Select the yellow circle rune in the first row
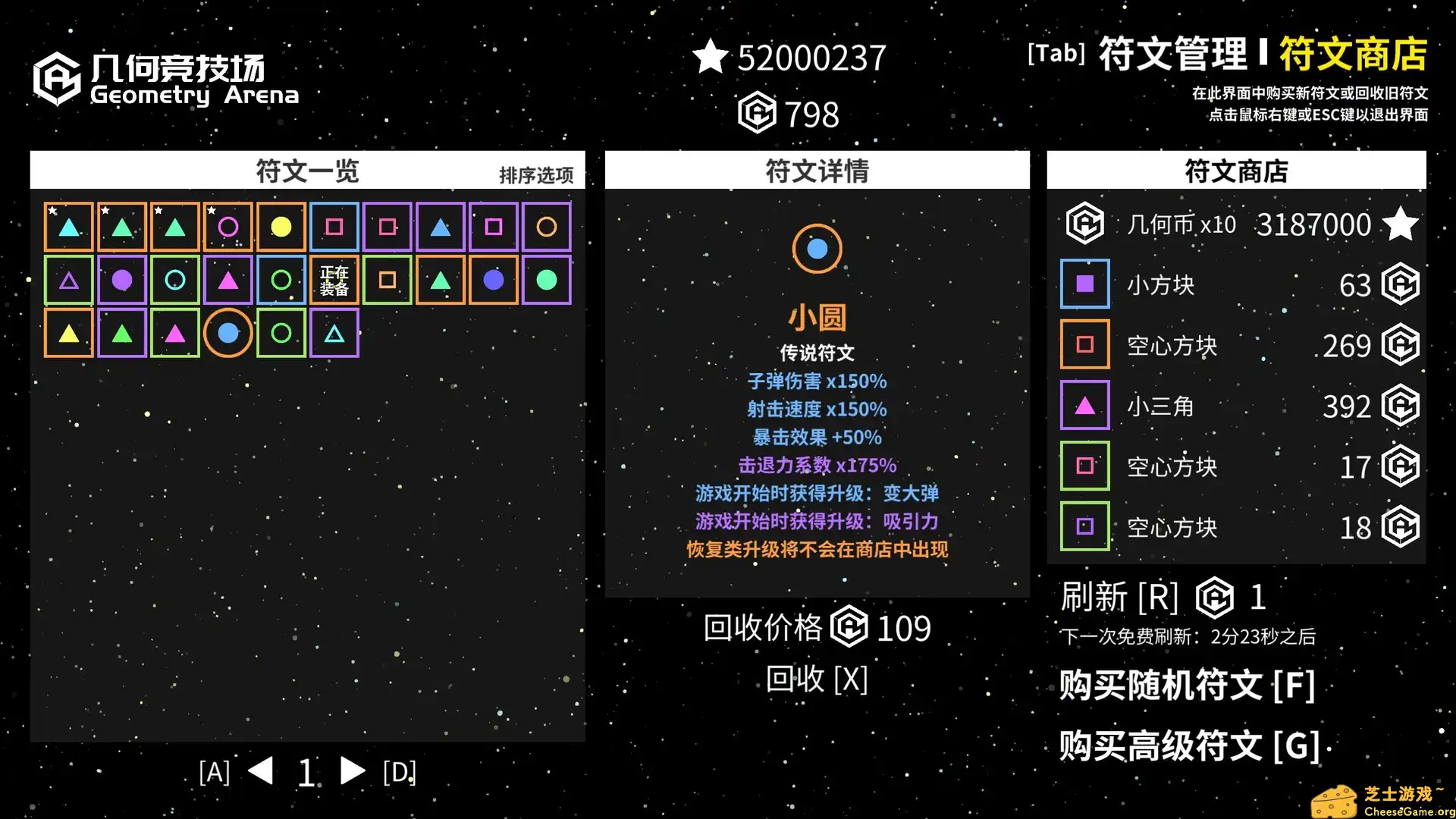This screenshot has width=1456, height=819. 281,226
